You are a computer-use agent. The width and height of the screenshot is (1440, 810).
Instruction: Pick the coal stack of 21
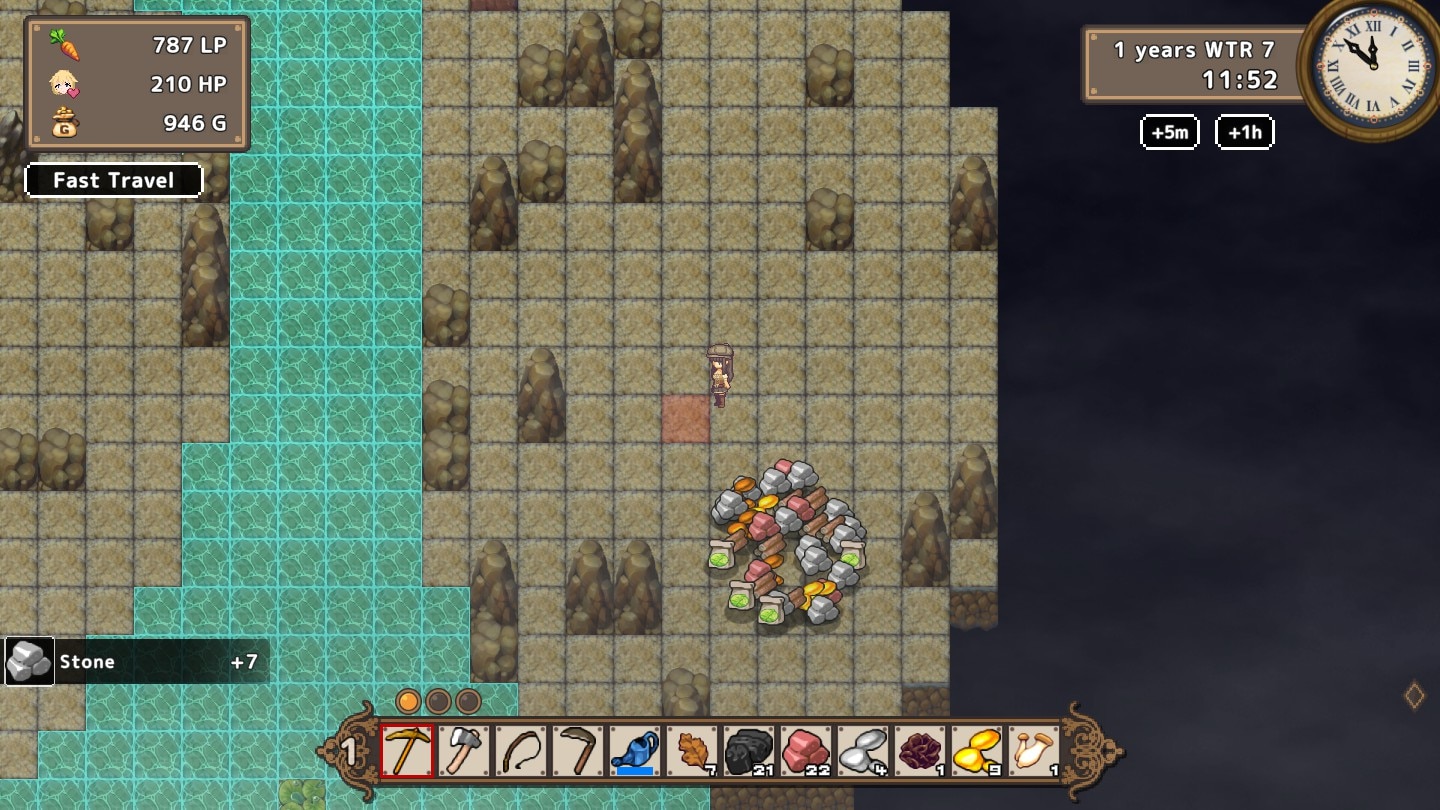click(749, 750)
